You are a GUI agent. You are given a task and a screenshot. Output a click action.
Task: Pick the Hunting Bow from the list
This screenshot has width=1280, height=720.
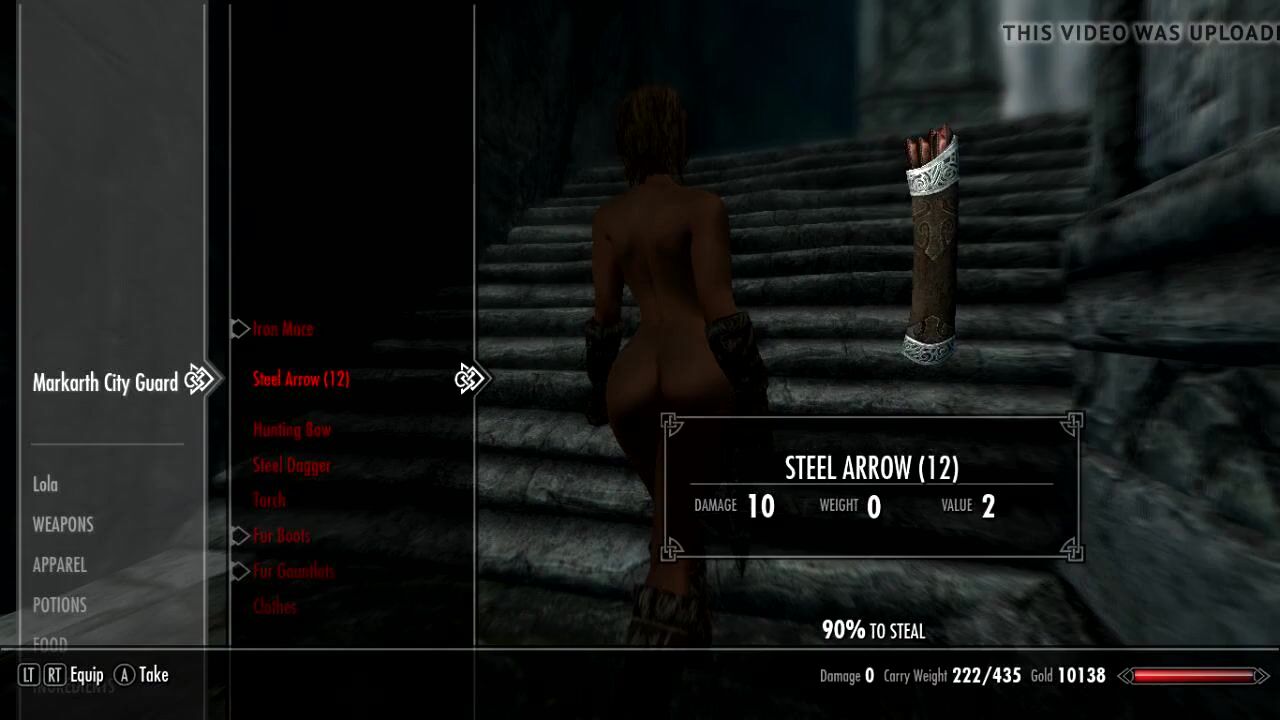pyautogui.click(x=292, y=430)
